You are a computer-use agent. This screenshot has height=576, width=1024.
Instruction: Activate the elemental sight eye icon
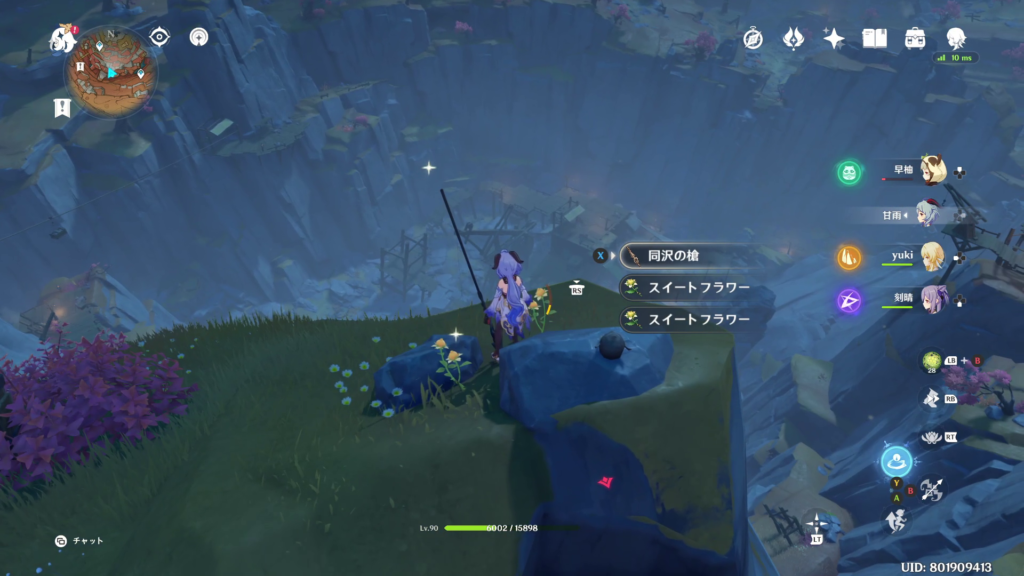tap(159, 37)
